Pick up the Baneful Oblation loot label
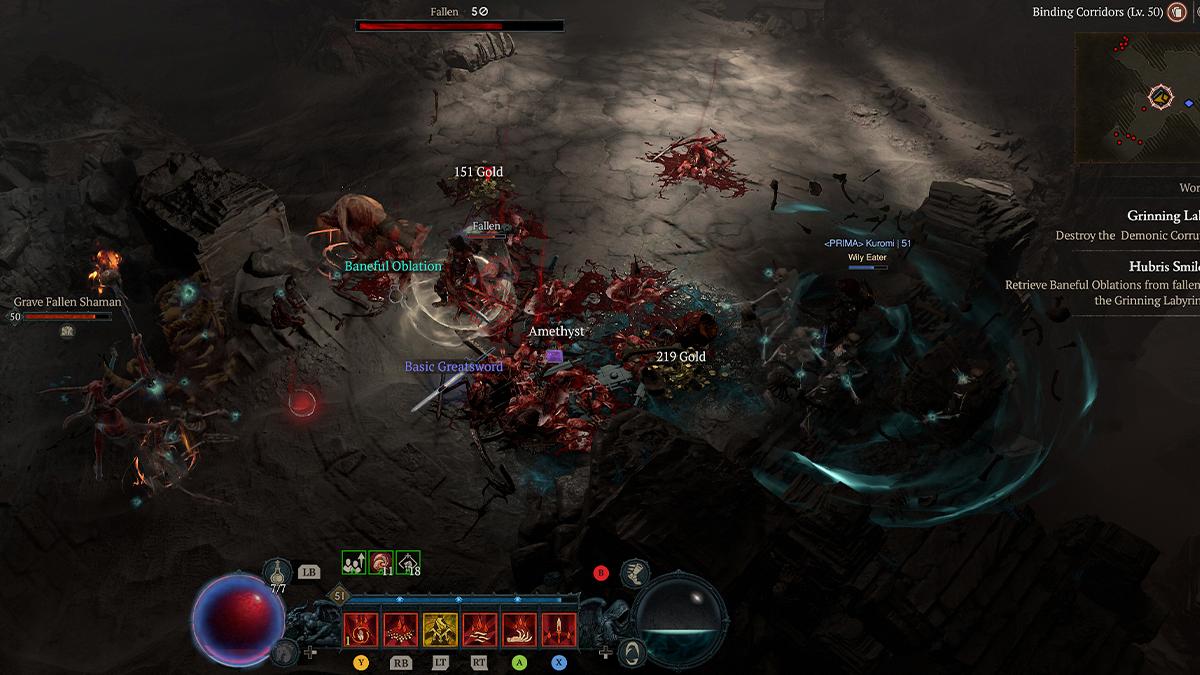Viewport: 1200px width, 675px height. [393, 266]
